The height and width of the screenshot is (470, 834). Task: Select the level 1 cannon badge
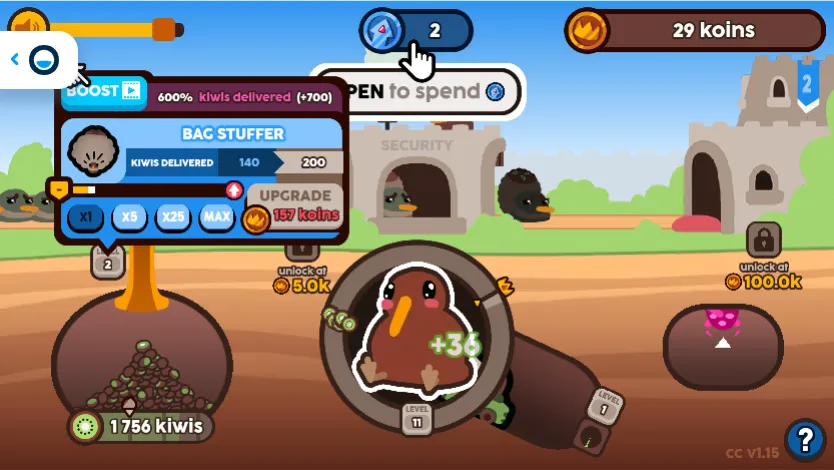click(604, 405)
